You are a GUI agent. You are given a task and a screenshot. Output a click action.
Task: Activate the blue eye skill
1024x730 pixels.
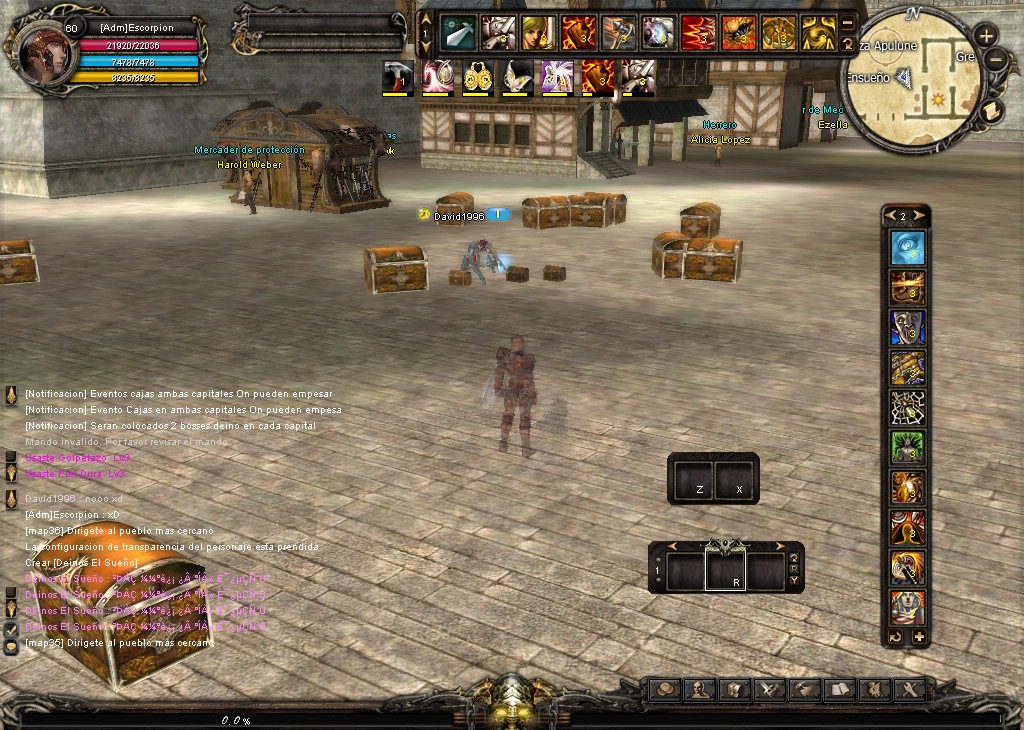click(x=908, y=248)
